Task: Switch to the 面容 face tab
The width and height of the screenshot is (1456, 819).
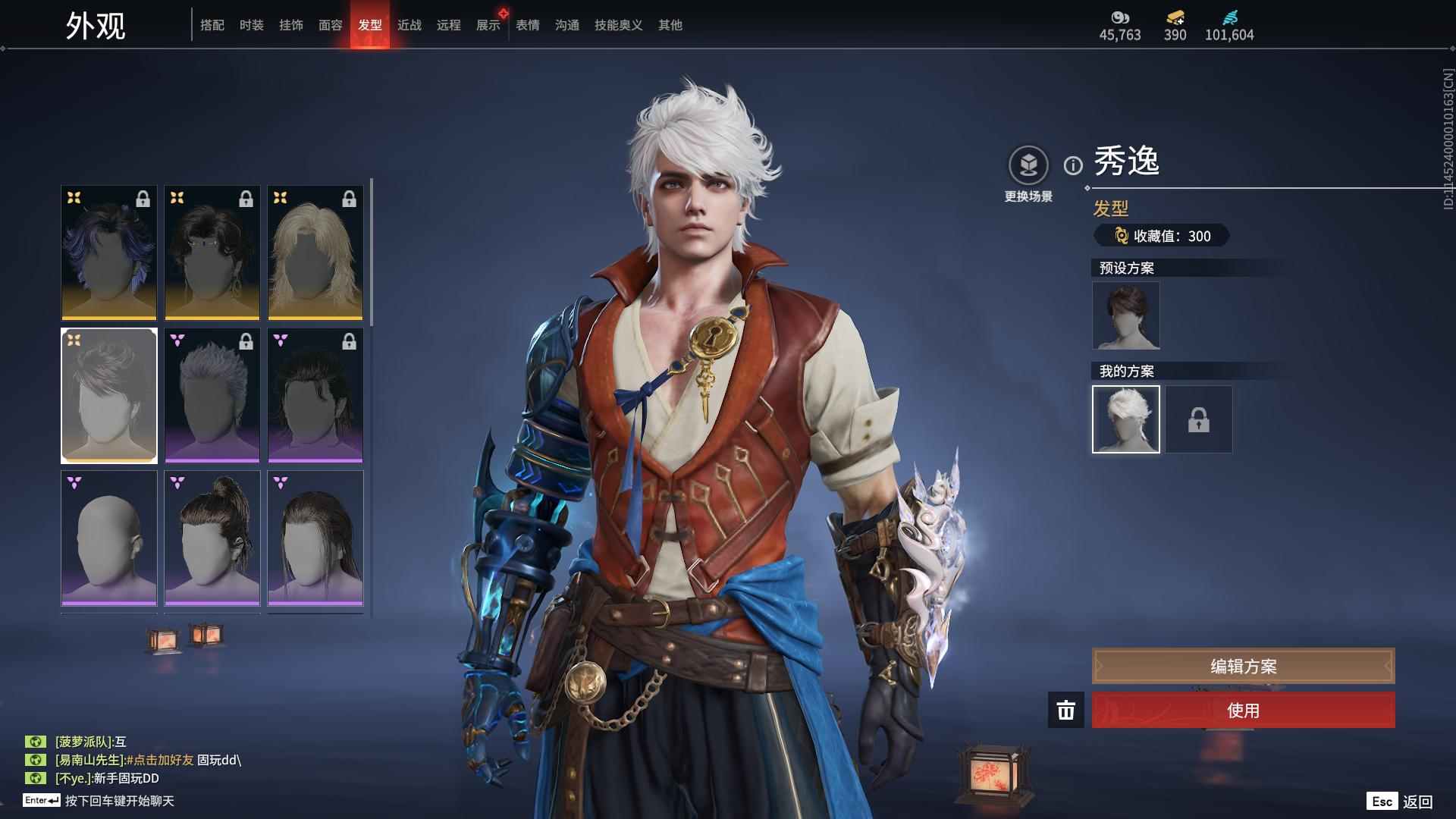Action: point(330,25)
